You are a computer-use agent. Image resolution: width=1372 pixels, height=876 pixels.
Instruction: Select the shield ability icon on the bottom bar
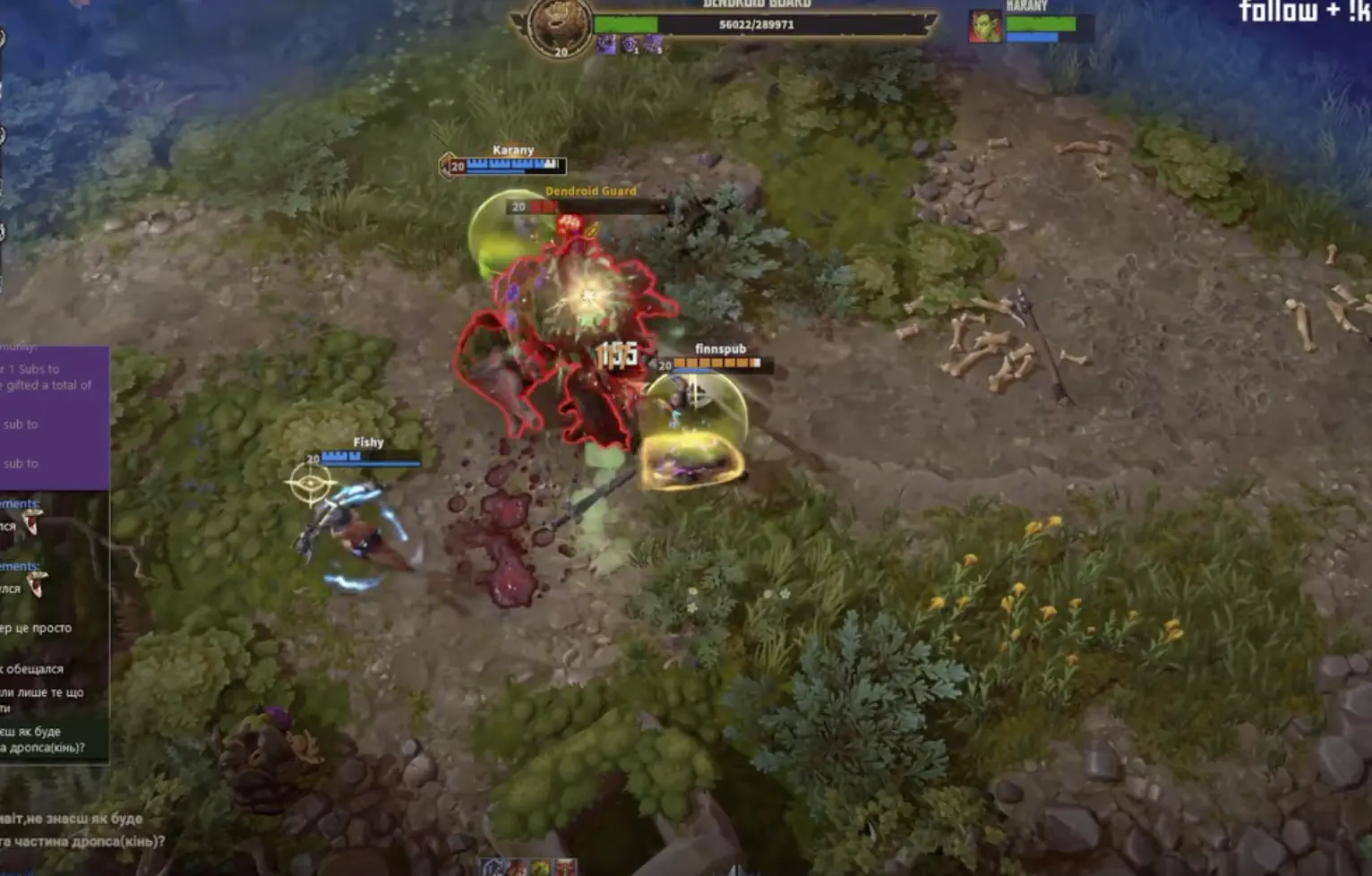coord(493,867)
